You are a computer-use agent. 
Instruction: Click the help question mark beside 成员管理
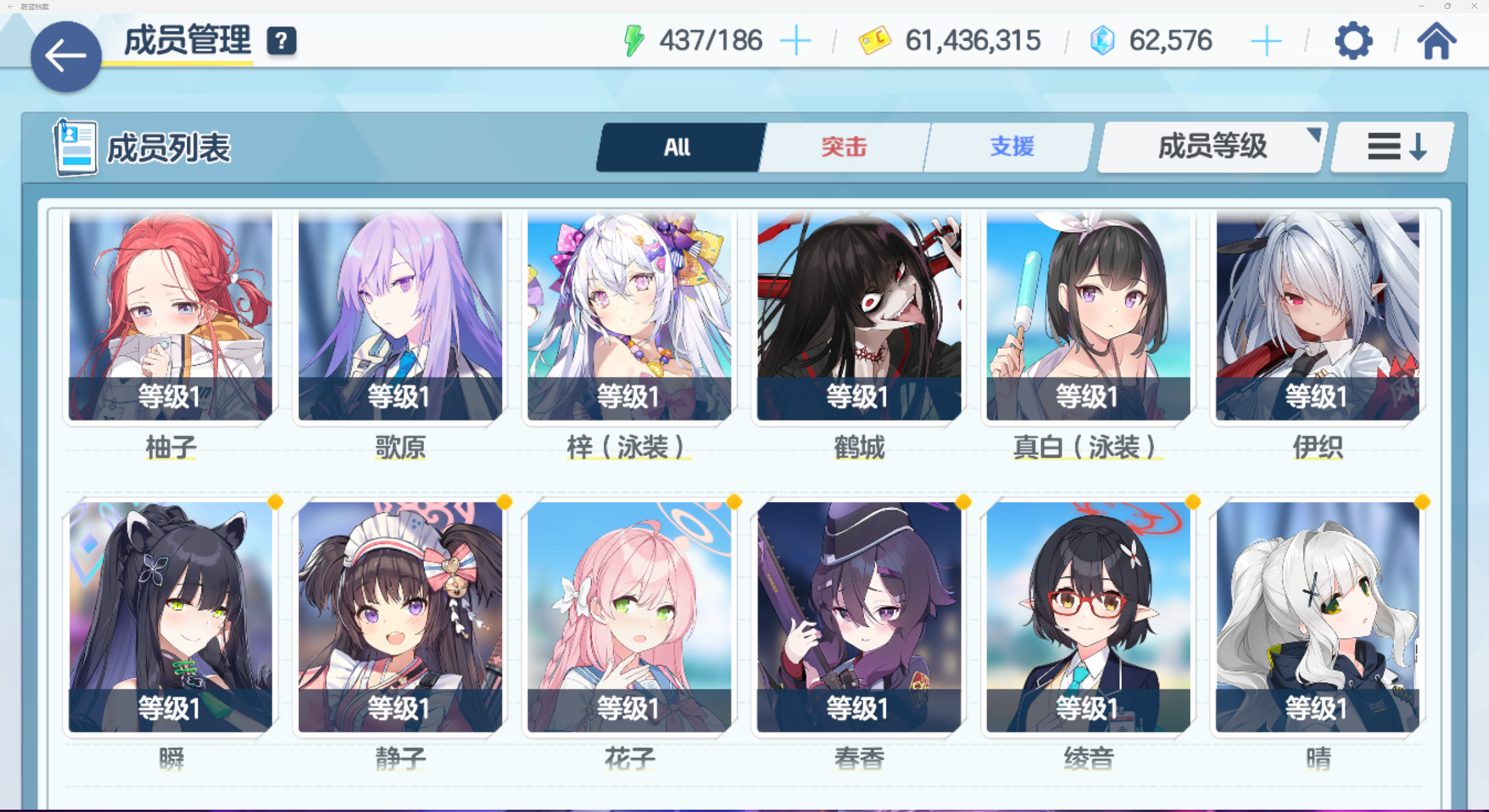click(282, 41)
